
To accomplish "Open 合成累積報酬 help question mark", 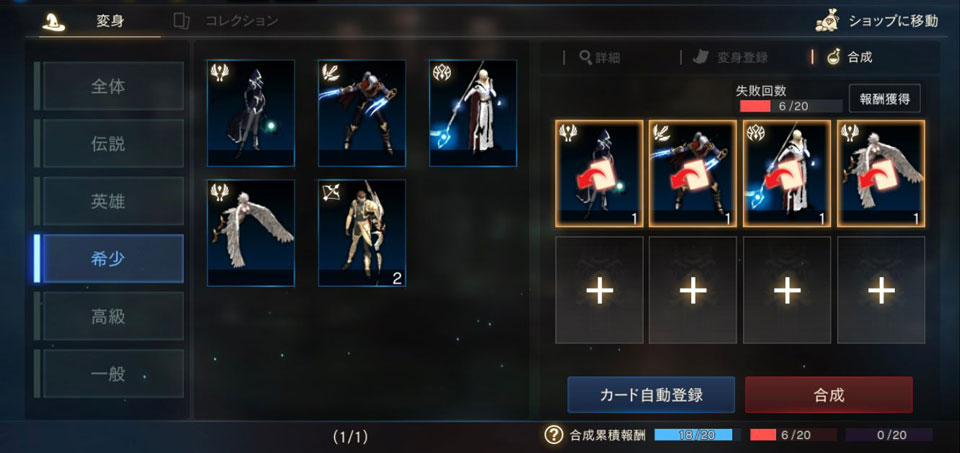I will pos(552,435).
